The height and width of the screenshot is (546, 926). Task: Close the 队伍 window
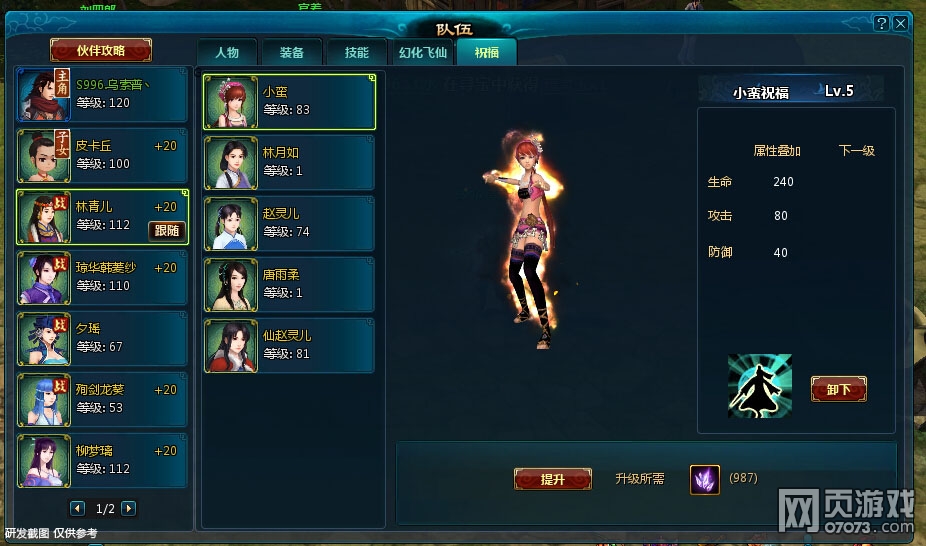click(900, 23)
